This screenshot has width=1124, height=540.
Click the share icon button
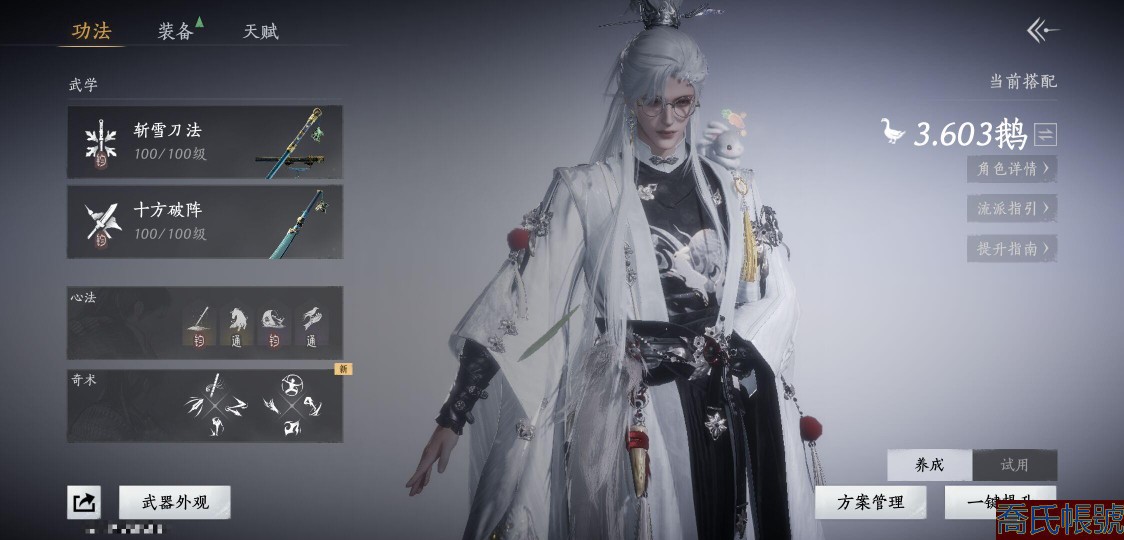coord(84,502)
